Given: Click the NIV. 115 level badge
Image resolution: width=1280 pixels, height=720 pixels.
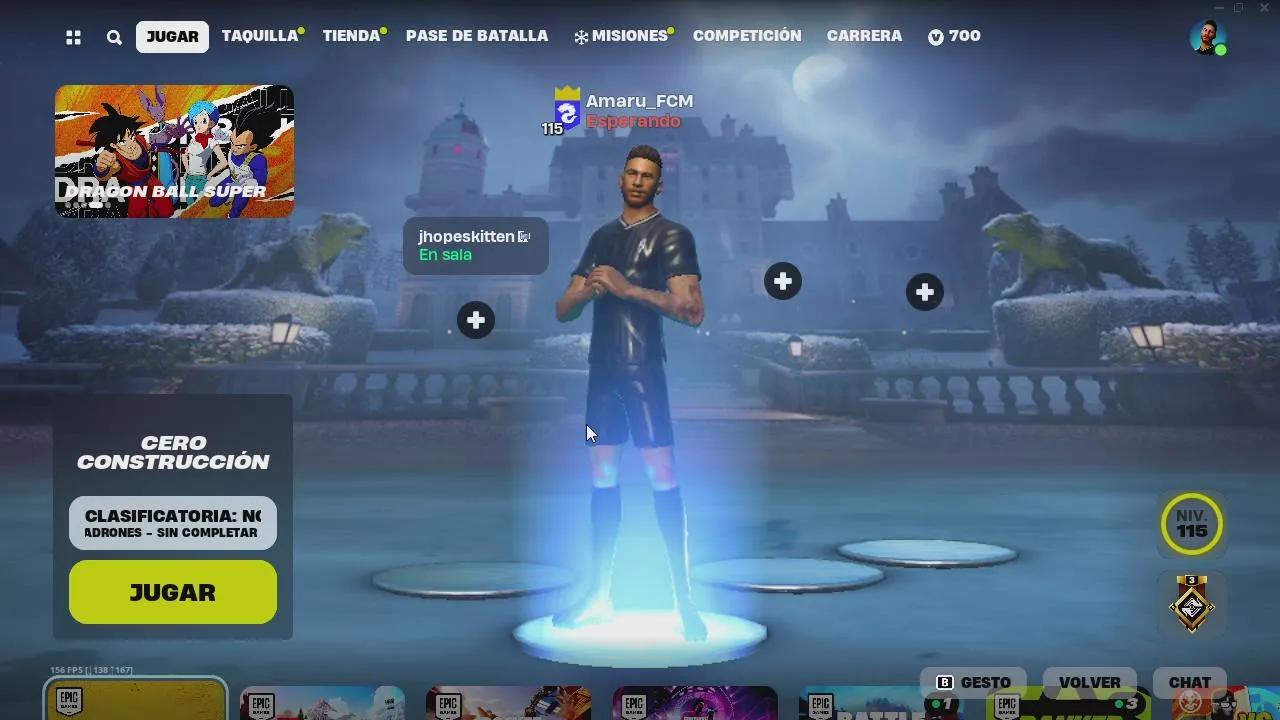Looking at the screenshot, I should (1191, 524).
